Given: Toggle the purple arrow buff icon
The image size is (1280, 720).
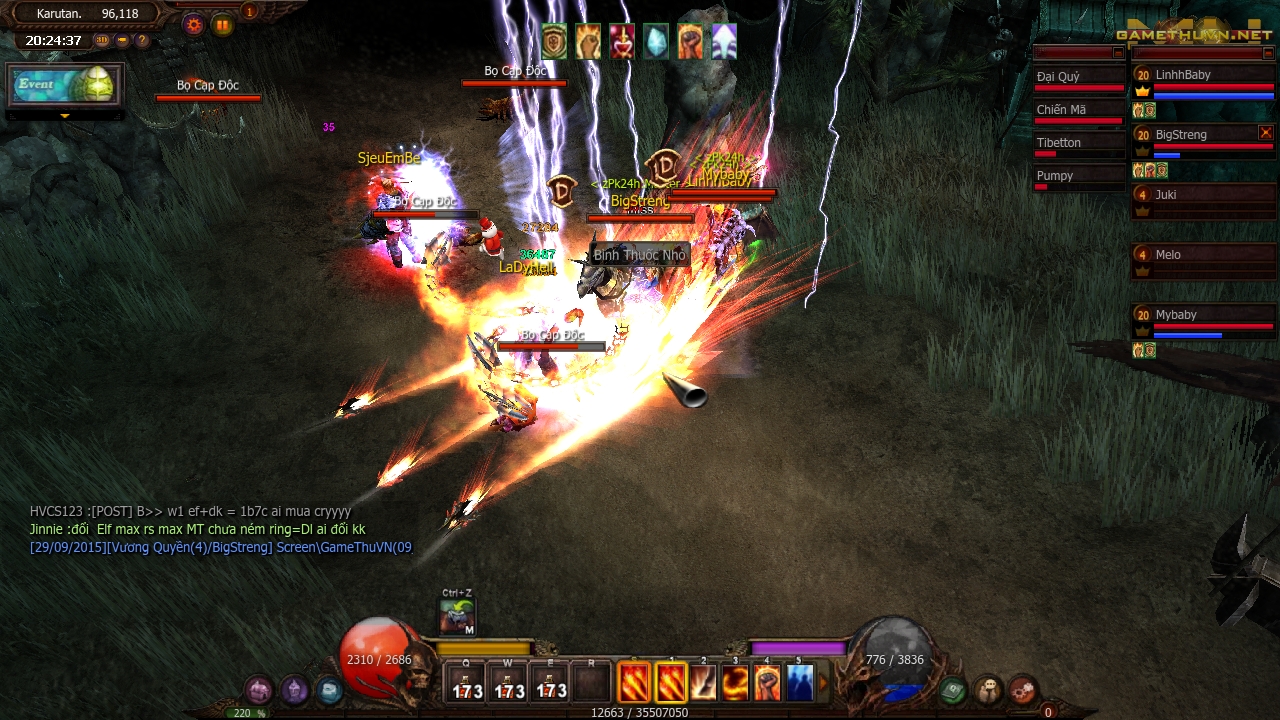Looking at the screenshot, I should click(x=724, y=40).
